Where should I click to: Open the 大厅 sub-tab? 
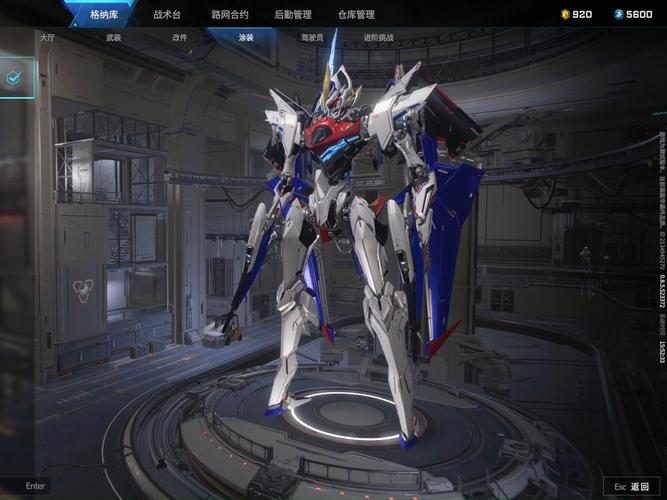[47, 37]
